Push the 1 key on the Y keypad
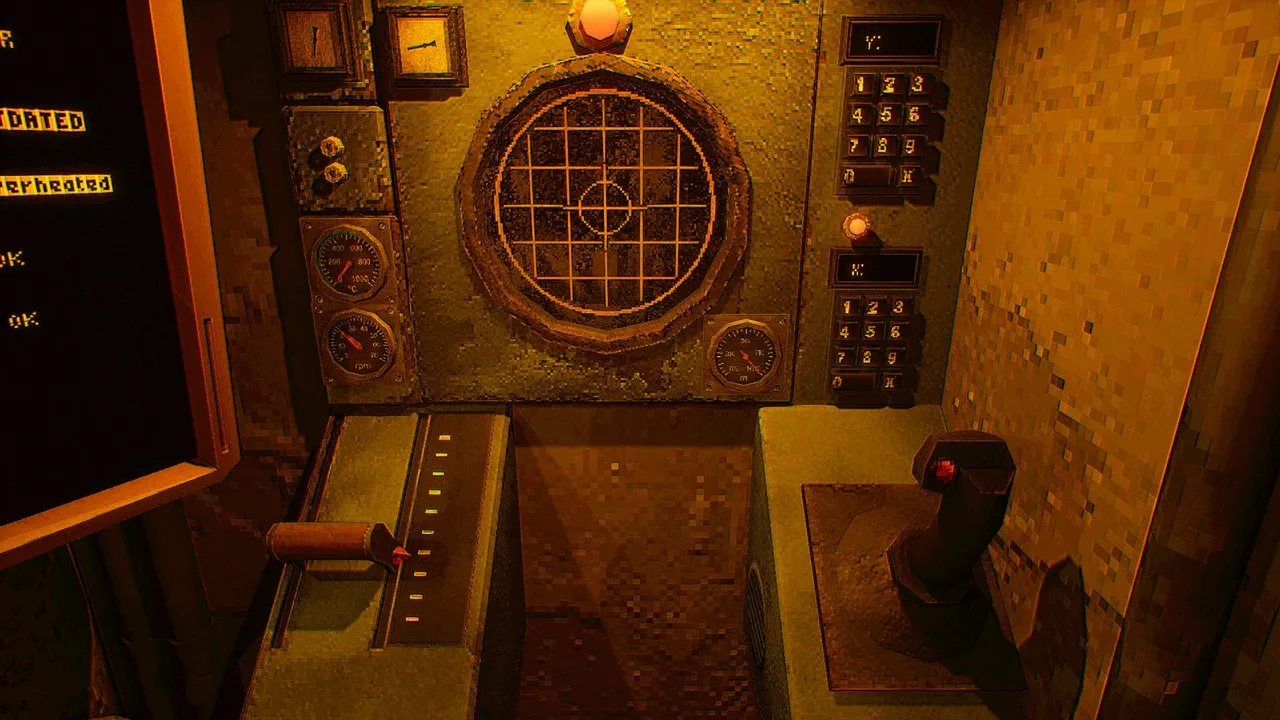Image resolution: width=1280 pixels, height=720 pixels. tap(858, 84)
